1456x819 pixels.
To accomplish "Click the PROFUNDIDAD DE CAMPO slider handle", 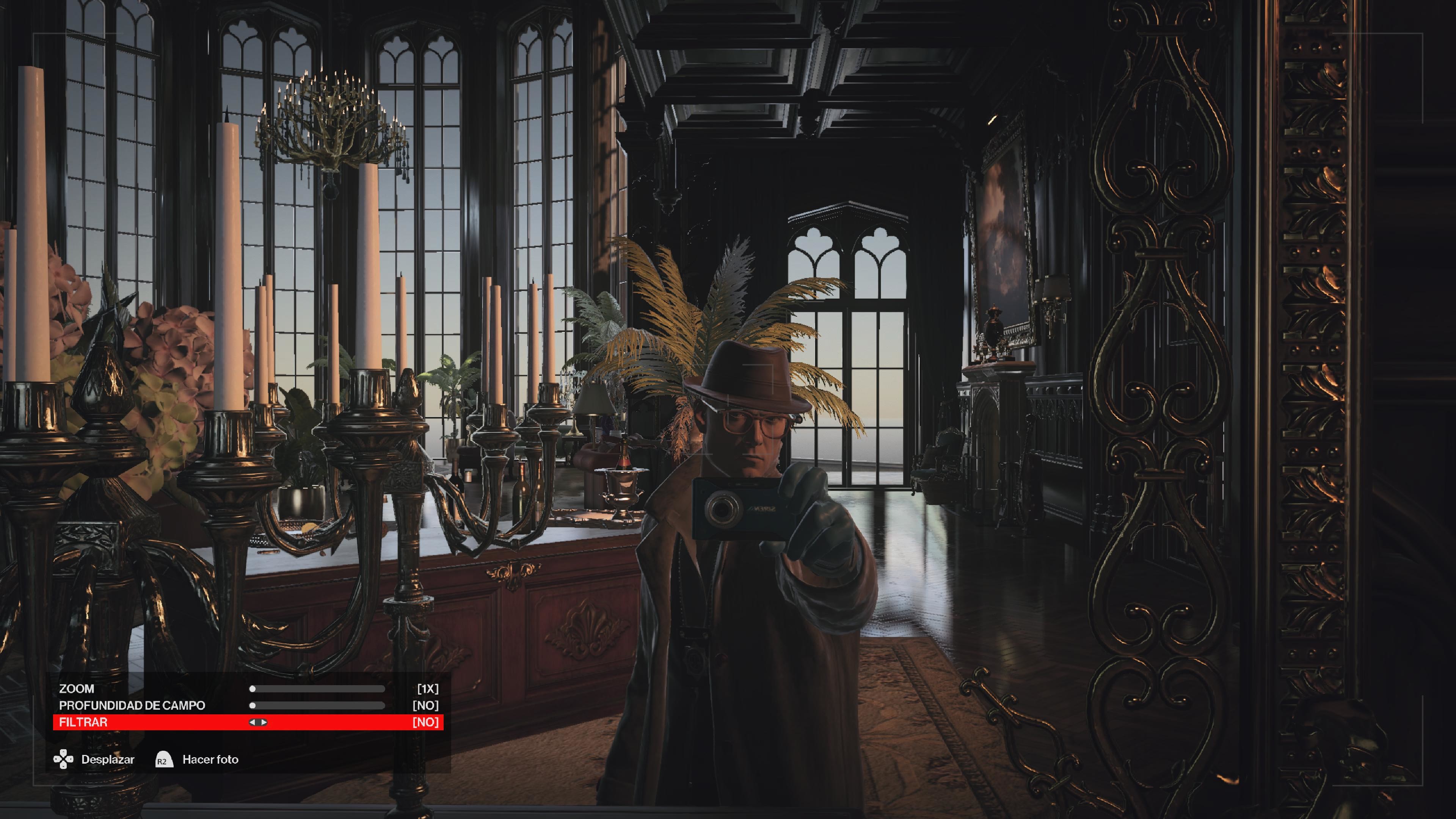I will pos(253,705).
